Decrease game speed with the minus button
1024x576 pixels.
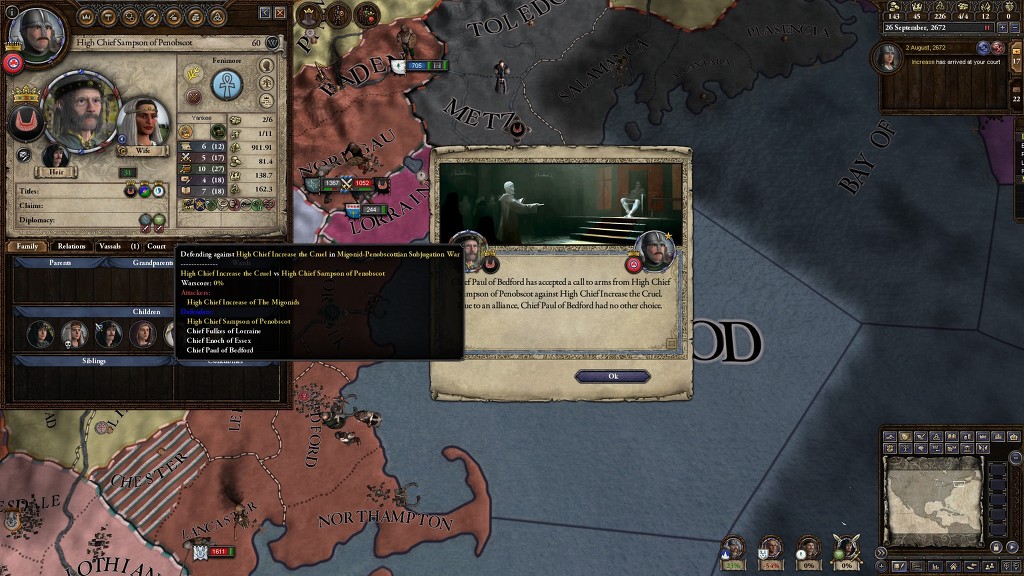pos(1015,27)
